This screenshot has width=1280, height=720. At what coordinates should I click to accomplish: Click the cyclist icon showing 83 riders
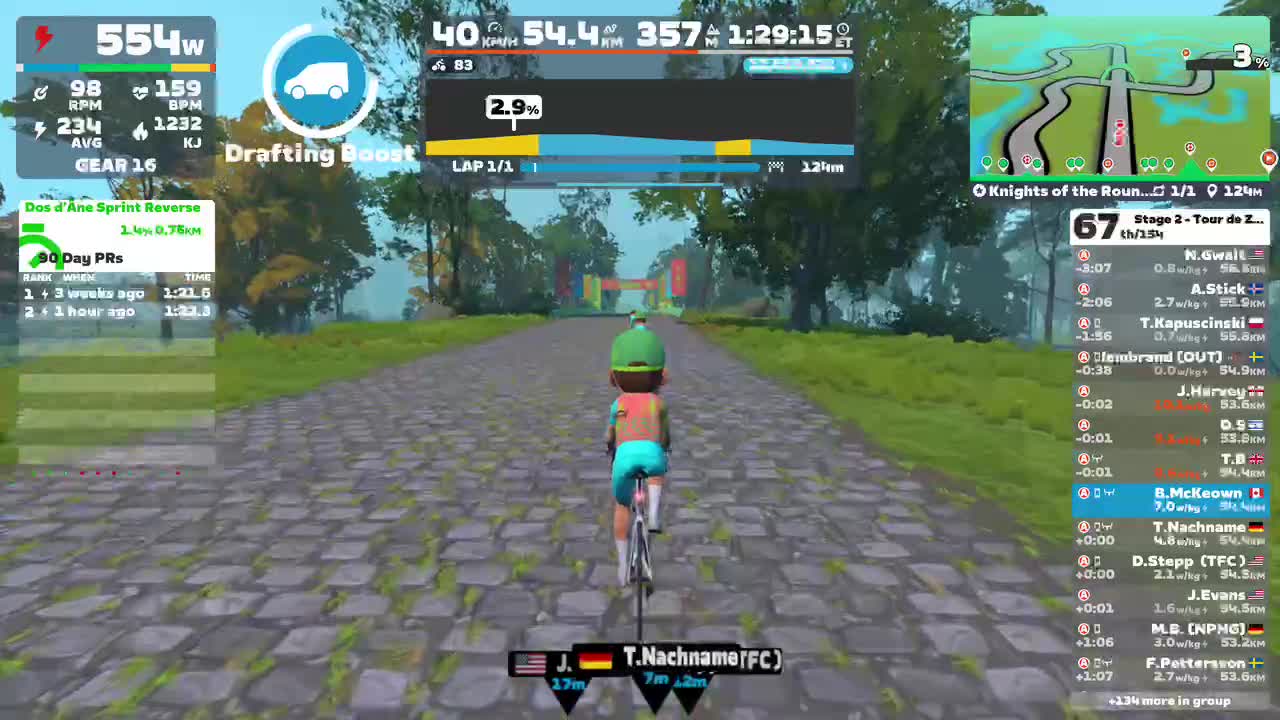point(440,64)
